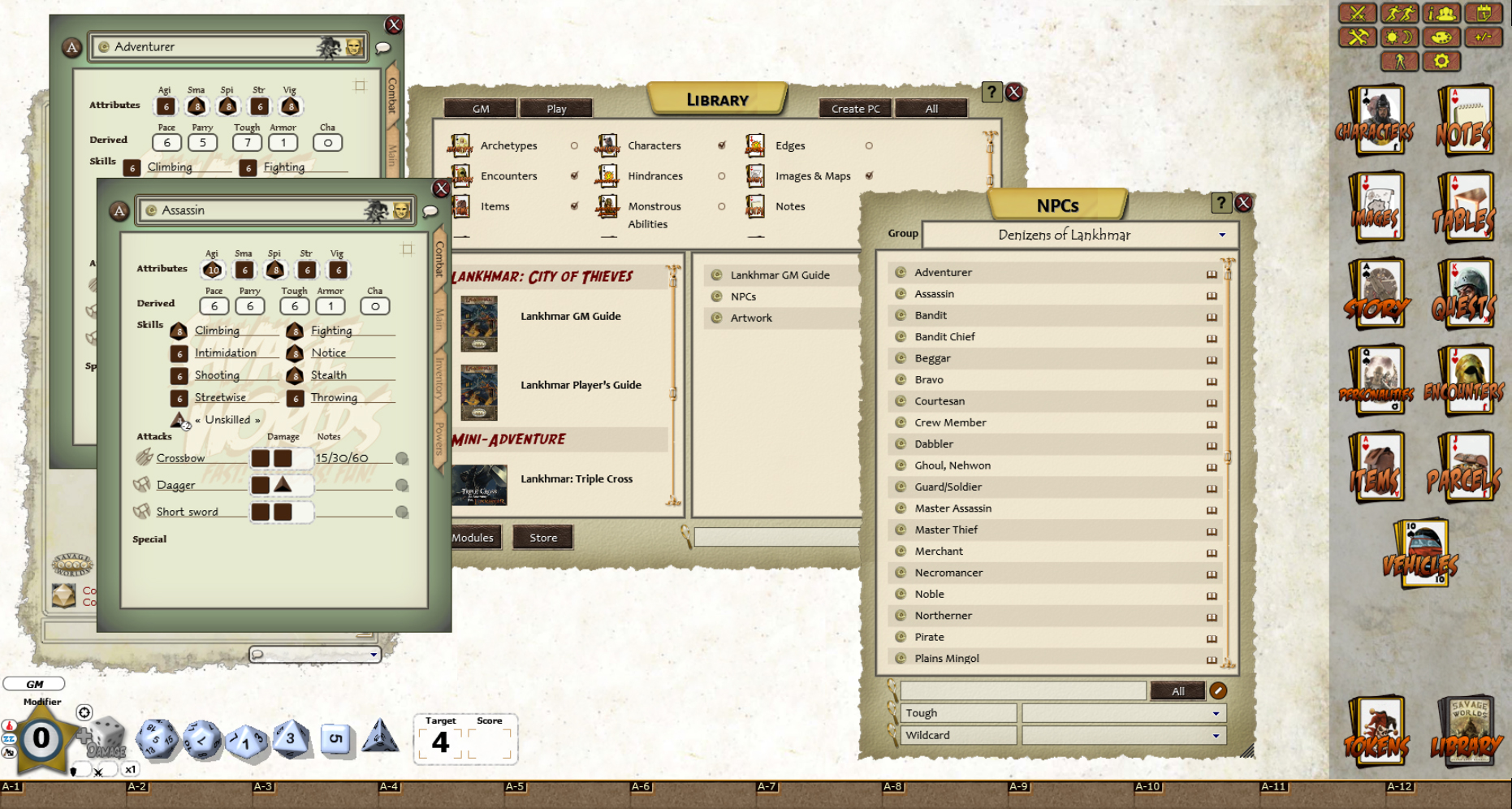Viewport: 1512px width, 809px height.
Task: Toggle the Hindrances filter in Library
Action: [722, 176]
